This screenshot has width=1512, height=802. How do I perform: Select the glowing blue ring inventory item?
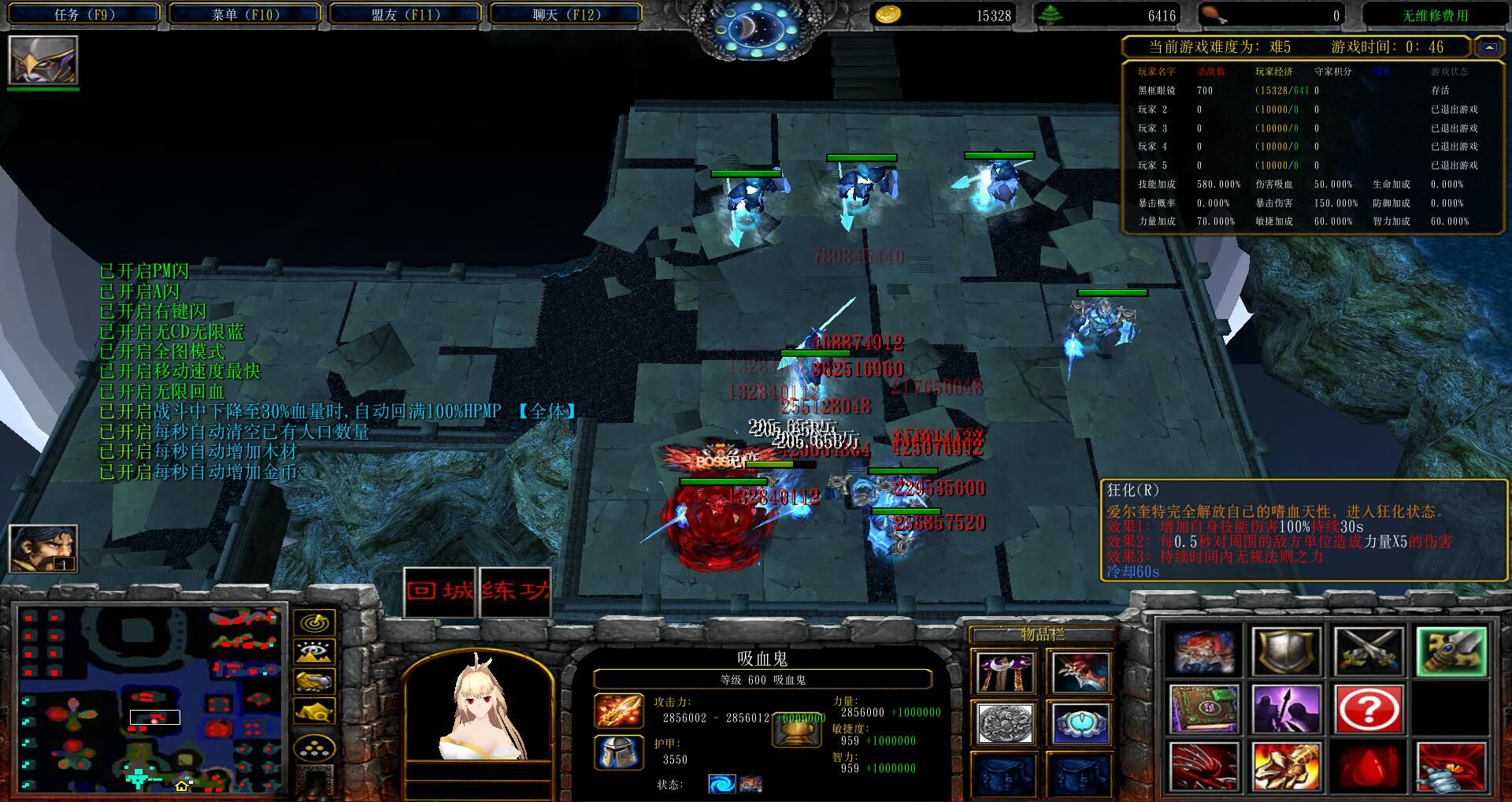1080,723
